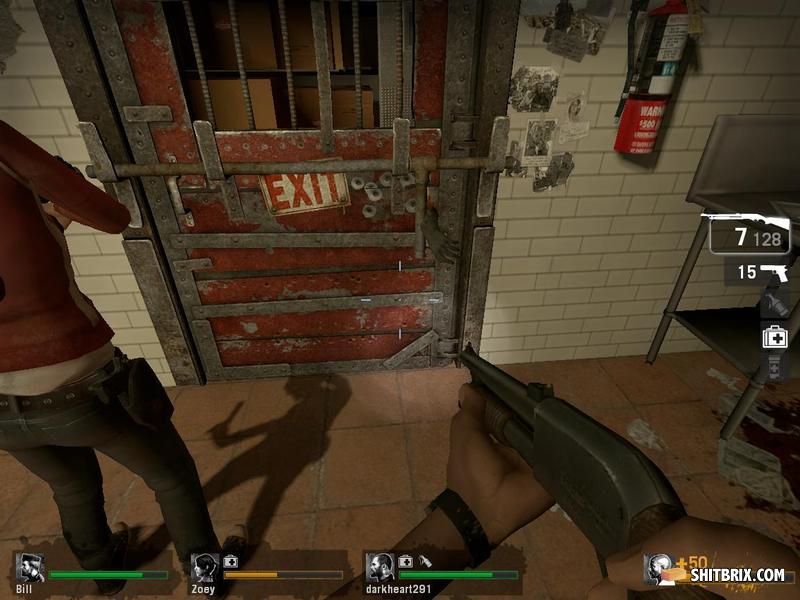Open the SHITBRIX.COM watermark link
Image resolution: width=800 pixels, height=600 pixels.
click(x=736, y=575)
